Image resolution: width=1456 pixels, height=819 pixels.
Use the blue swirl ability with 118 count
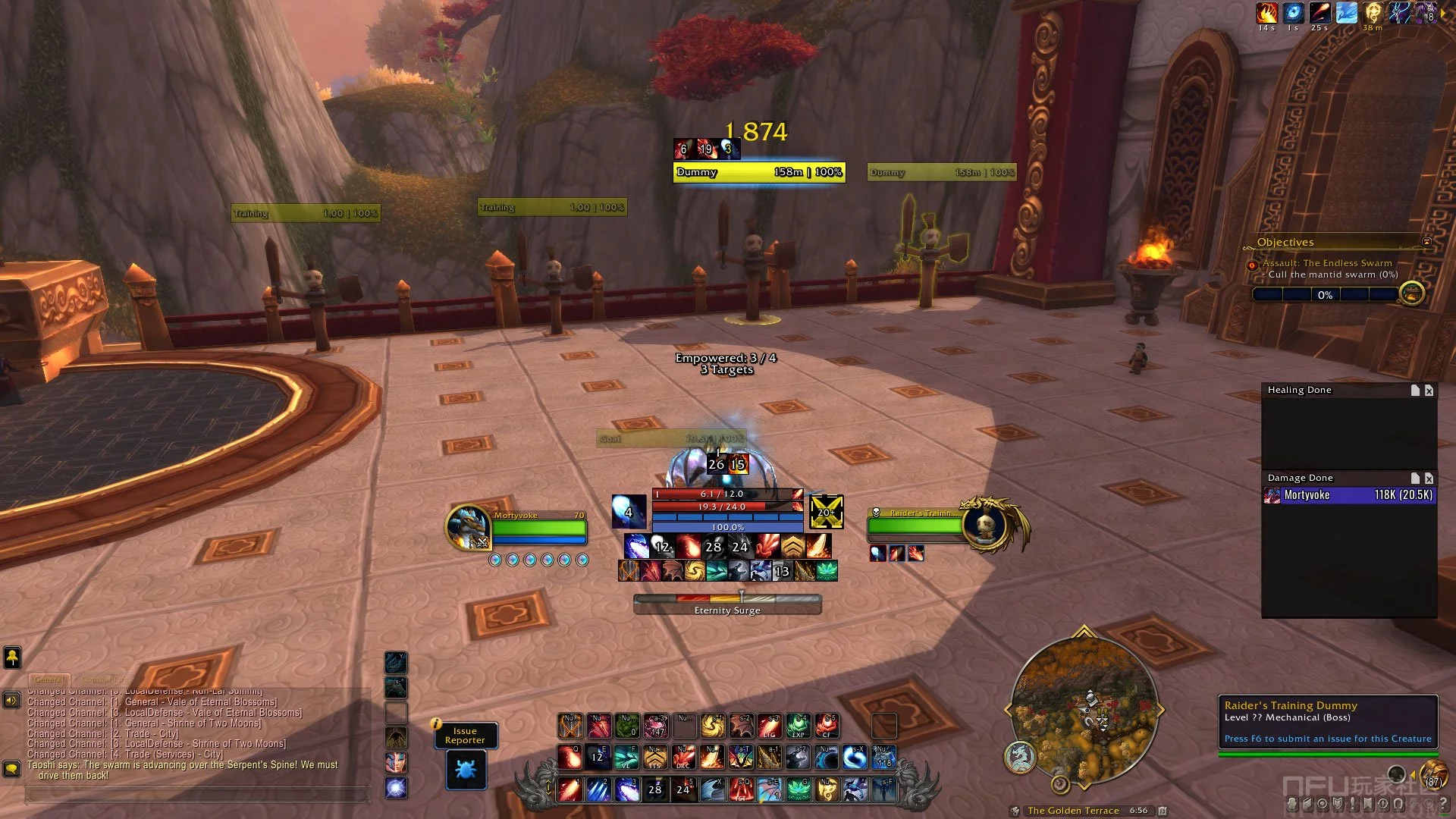883,757
